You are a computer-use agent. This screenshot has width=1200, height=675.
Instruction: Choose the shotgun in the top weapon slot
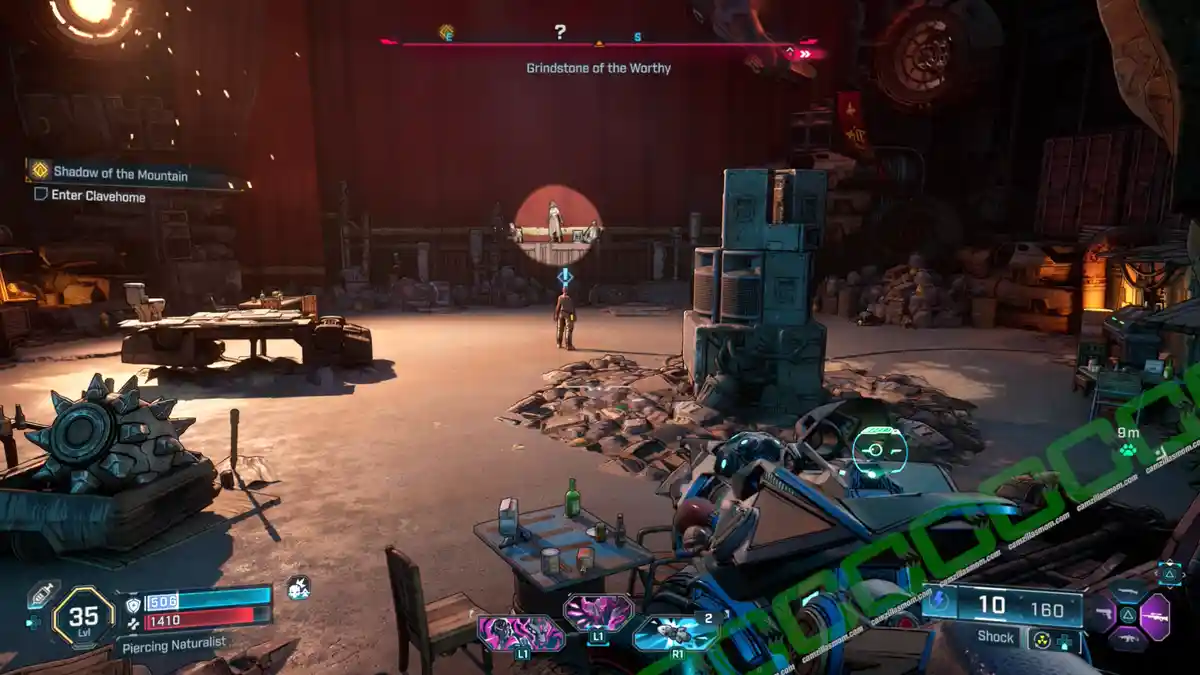[x=1128, y=592]
